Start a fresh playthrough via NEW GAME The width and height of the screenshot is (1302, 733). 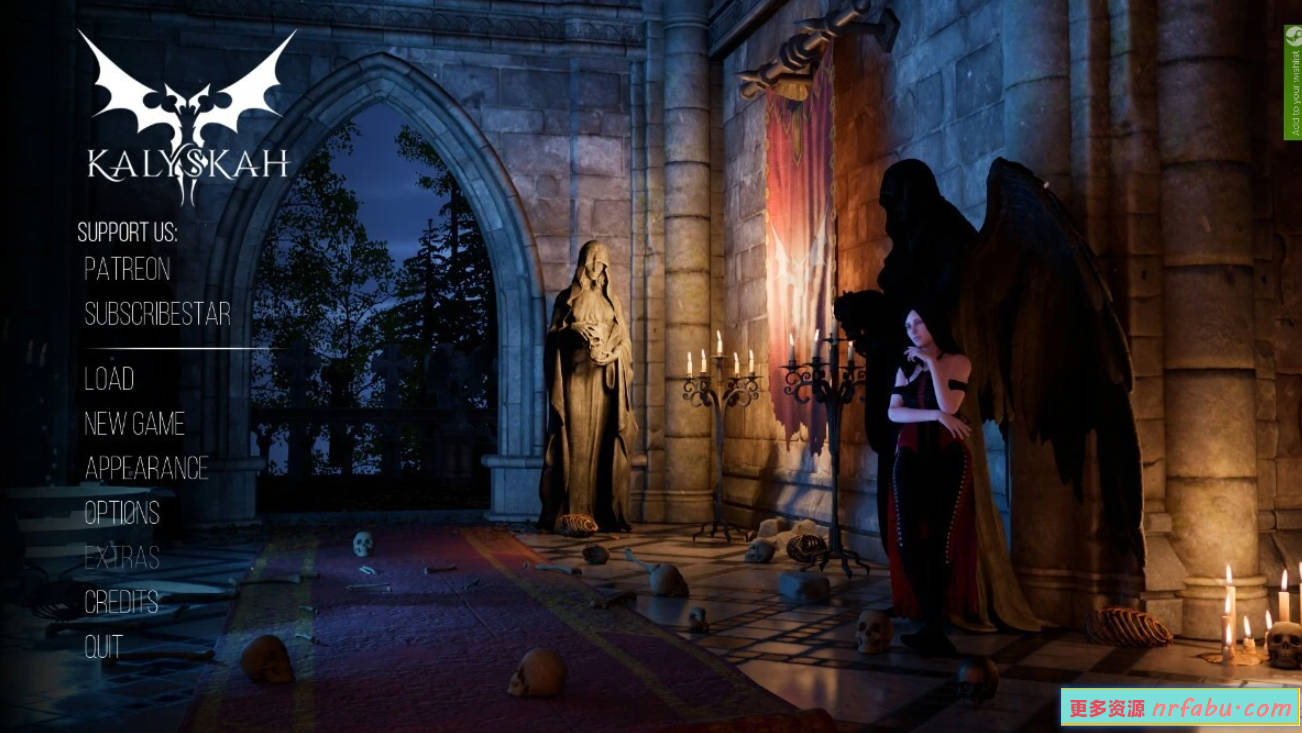coord(134,425)
